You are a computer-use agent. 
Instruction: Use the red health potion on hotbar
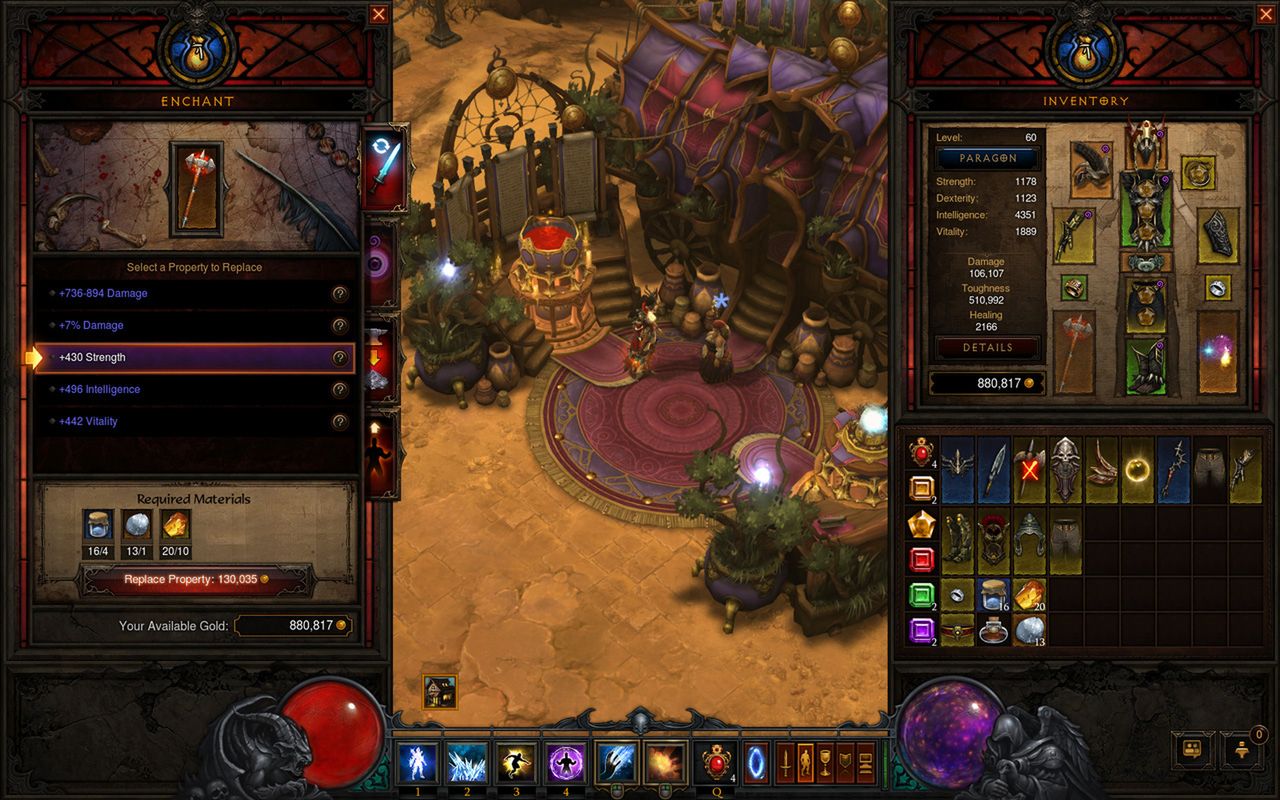(715, 762)
